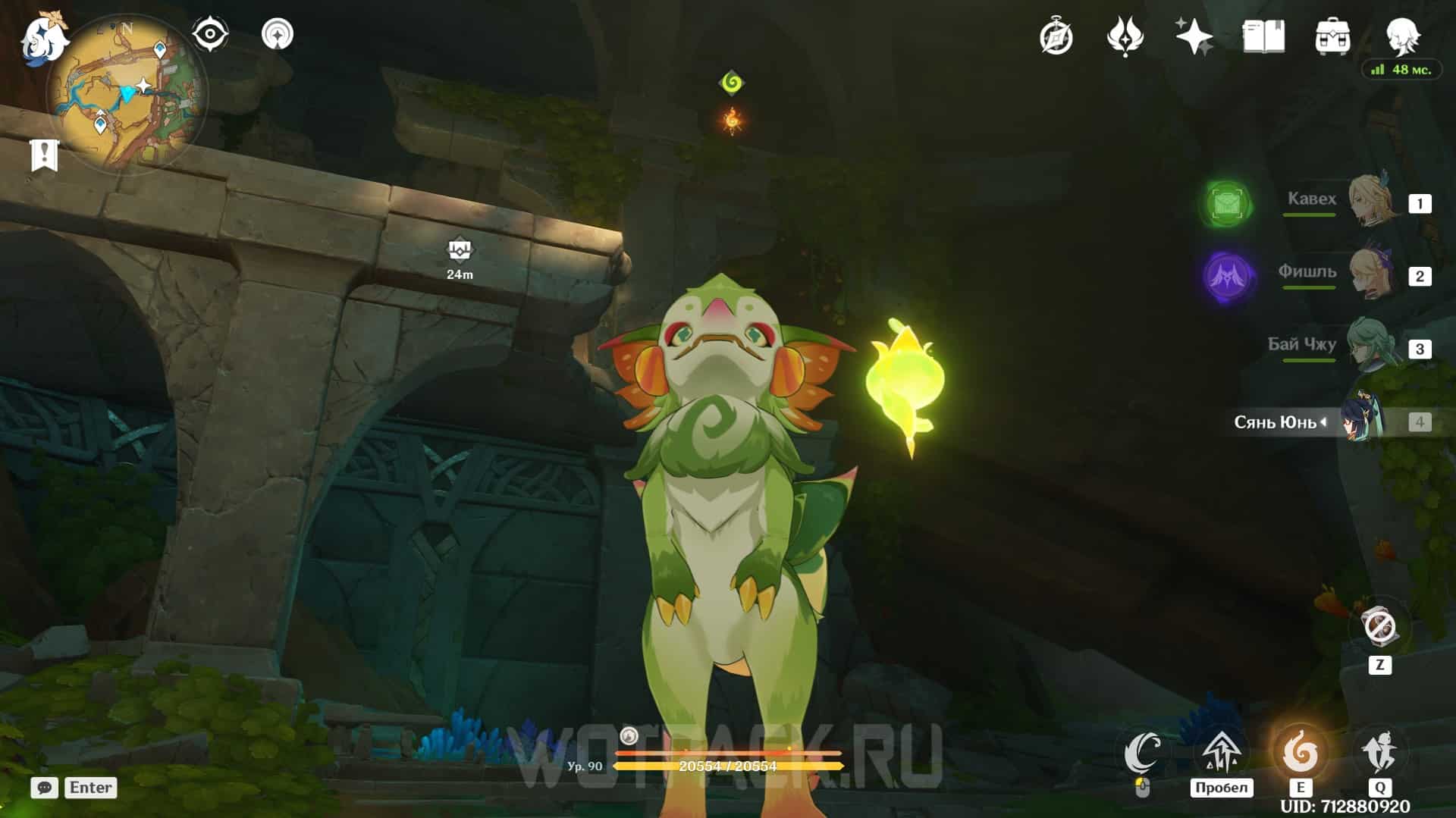Viewport: 1456px width, 818px height.
Task: Open the character profile head icon
Action: (x=1402, y=36)
